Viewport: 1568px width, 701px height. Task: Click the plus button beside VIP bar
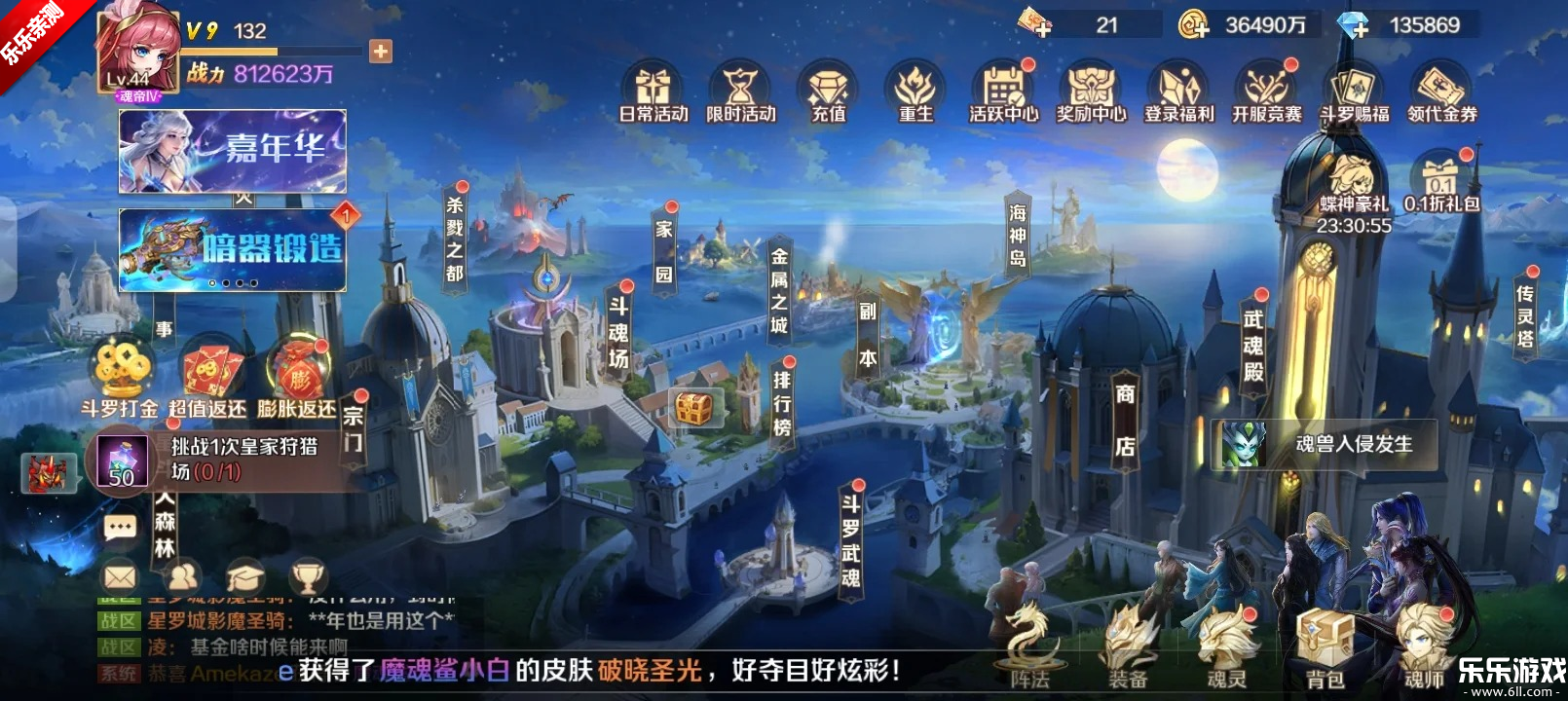[x=381, y=51]
